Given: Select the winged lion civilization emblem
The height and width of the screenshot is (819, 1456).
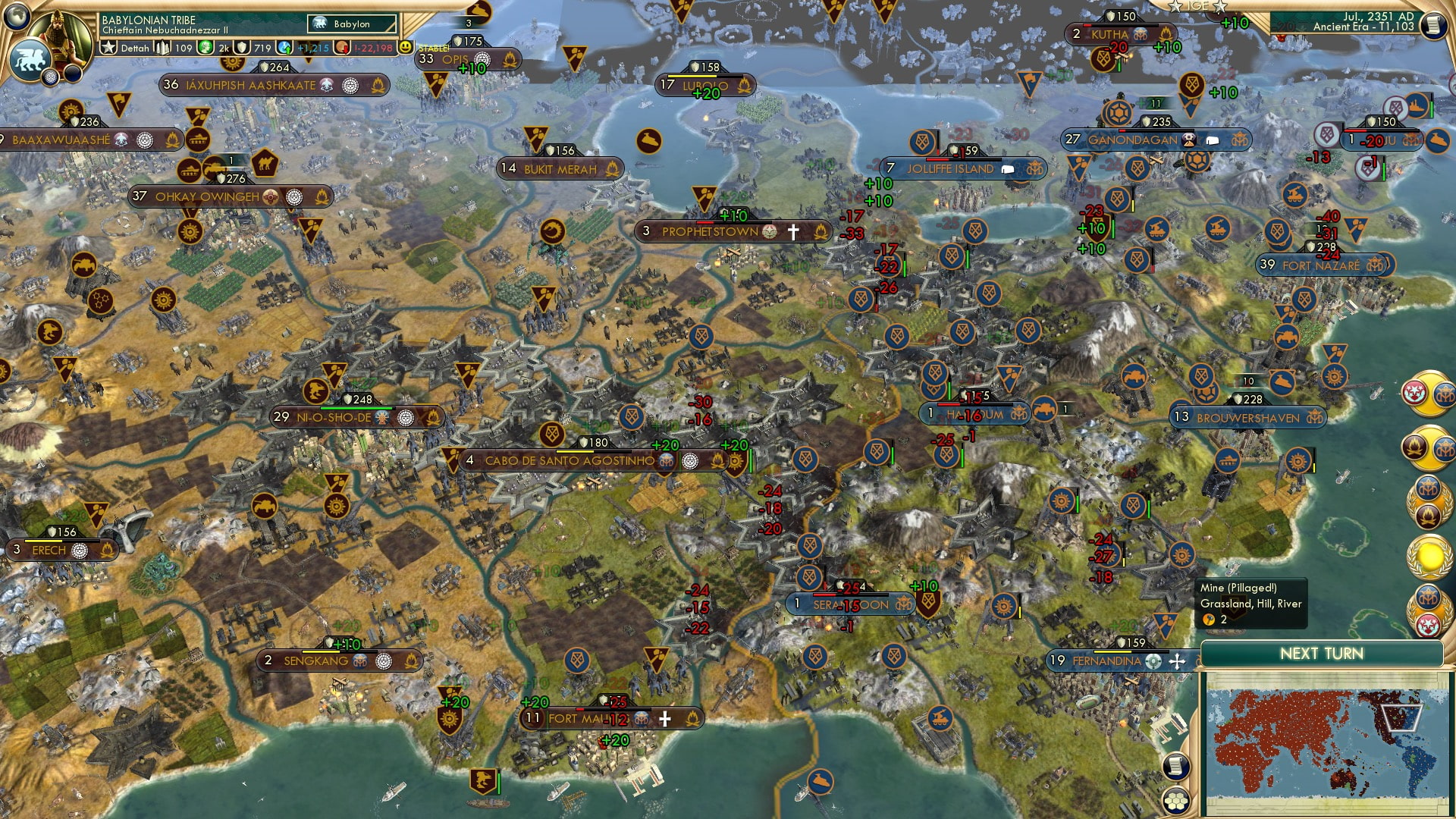Looking at the screenshot, I should [29, 61].
